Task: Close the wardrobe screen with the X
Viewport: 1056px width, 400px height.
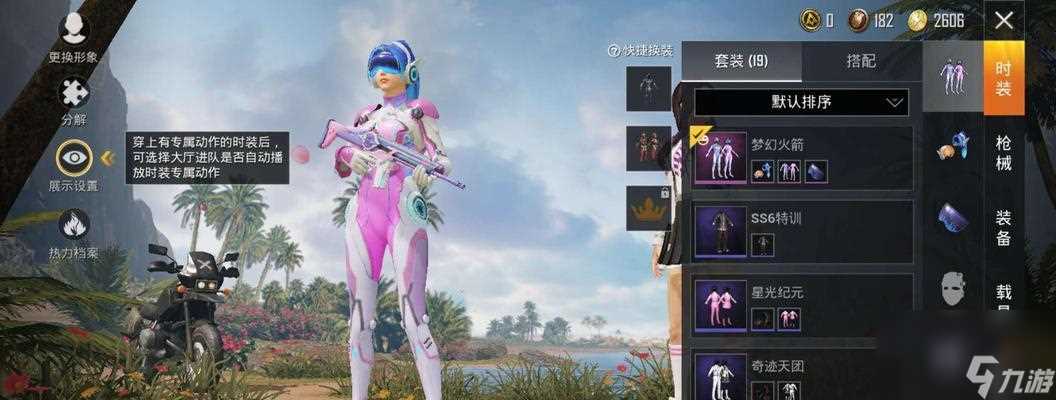Action: 1004,20
